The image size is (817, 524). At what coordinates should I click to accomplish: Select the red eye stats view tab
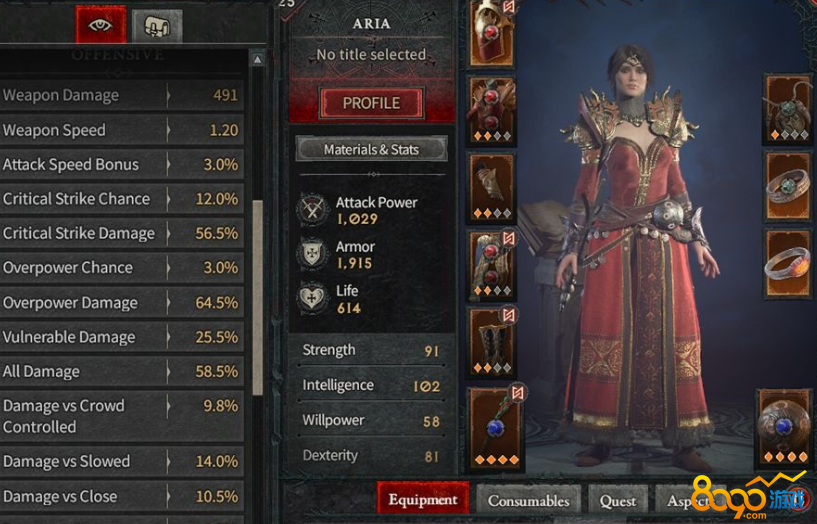pyautogui.click(x=101, y=24)
